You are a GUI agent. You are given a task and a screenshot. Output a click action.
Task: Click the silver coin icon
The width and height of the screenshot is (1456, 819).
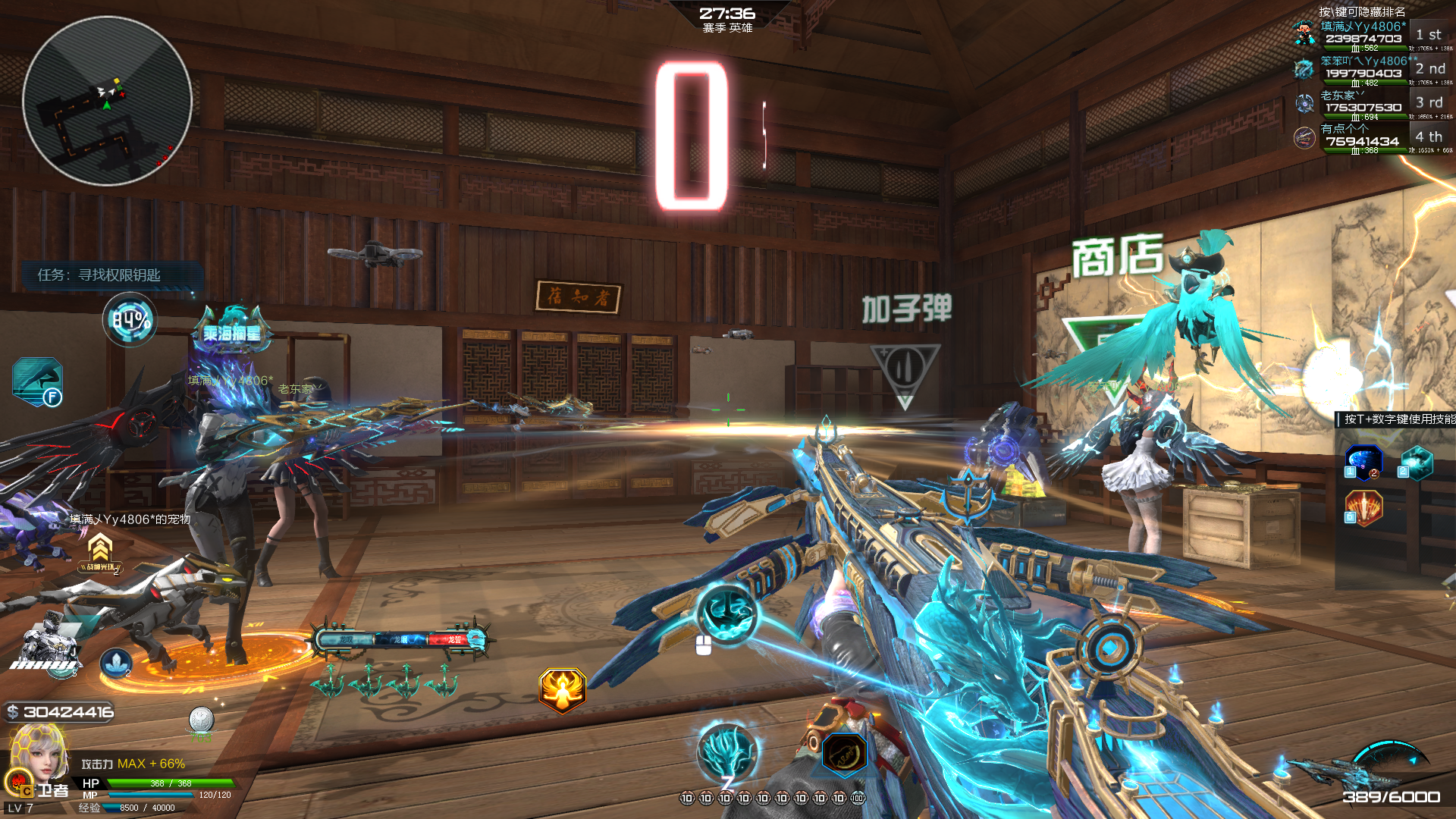[201, 719]
